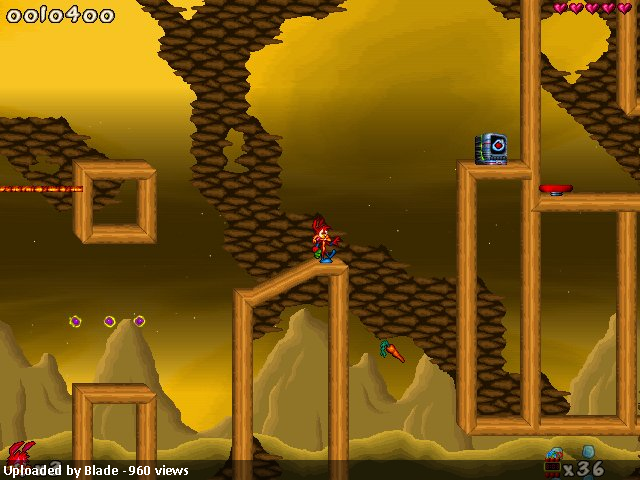
Task: Click the red rabbit lives icon
Action: pos(20,454)
